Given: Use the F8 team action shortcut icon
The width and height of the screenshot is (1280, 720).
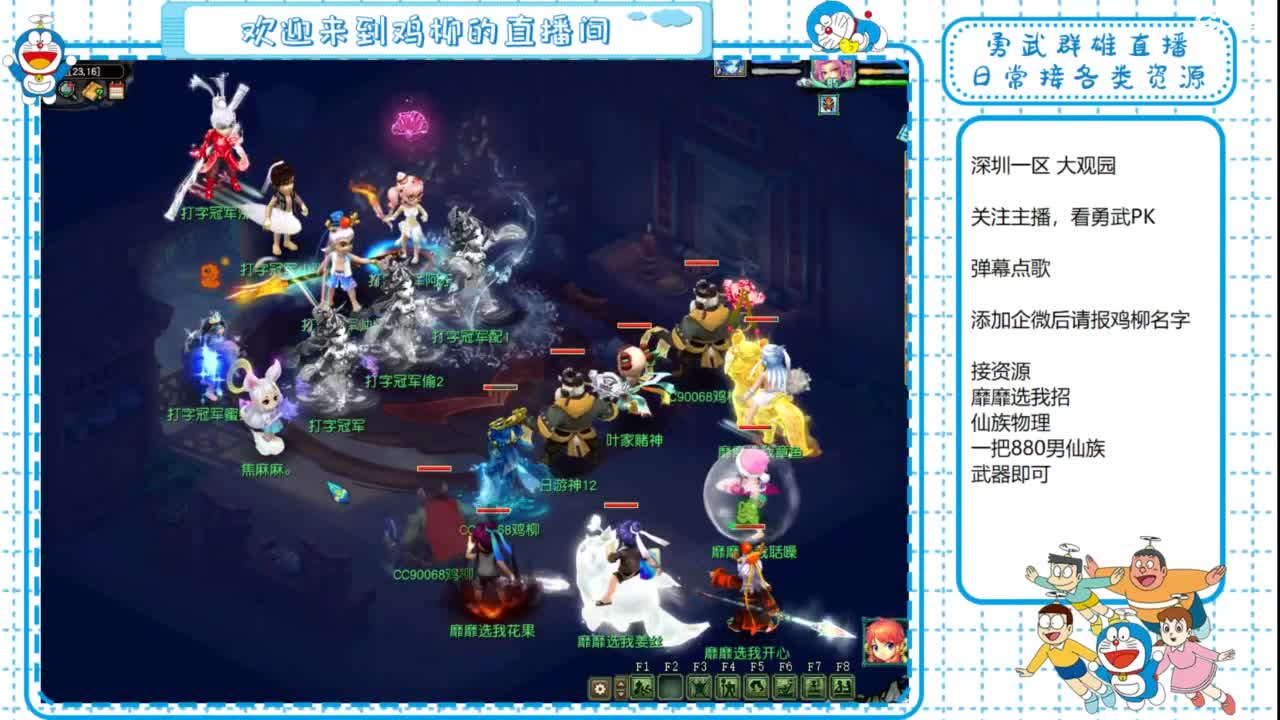Looking at the screenshot, I should click(x=840, y=685).
